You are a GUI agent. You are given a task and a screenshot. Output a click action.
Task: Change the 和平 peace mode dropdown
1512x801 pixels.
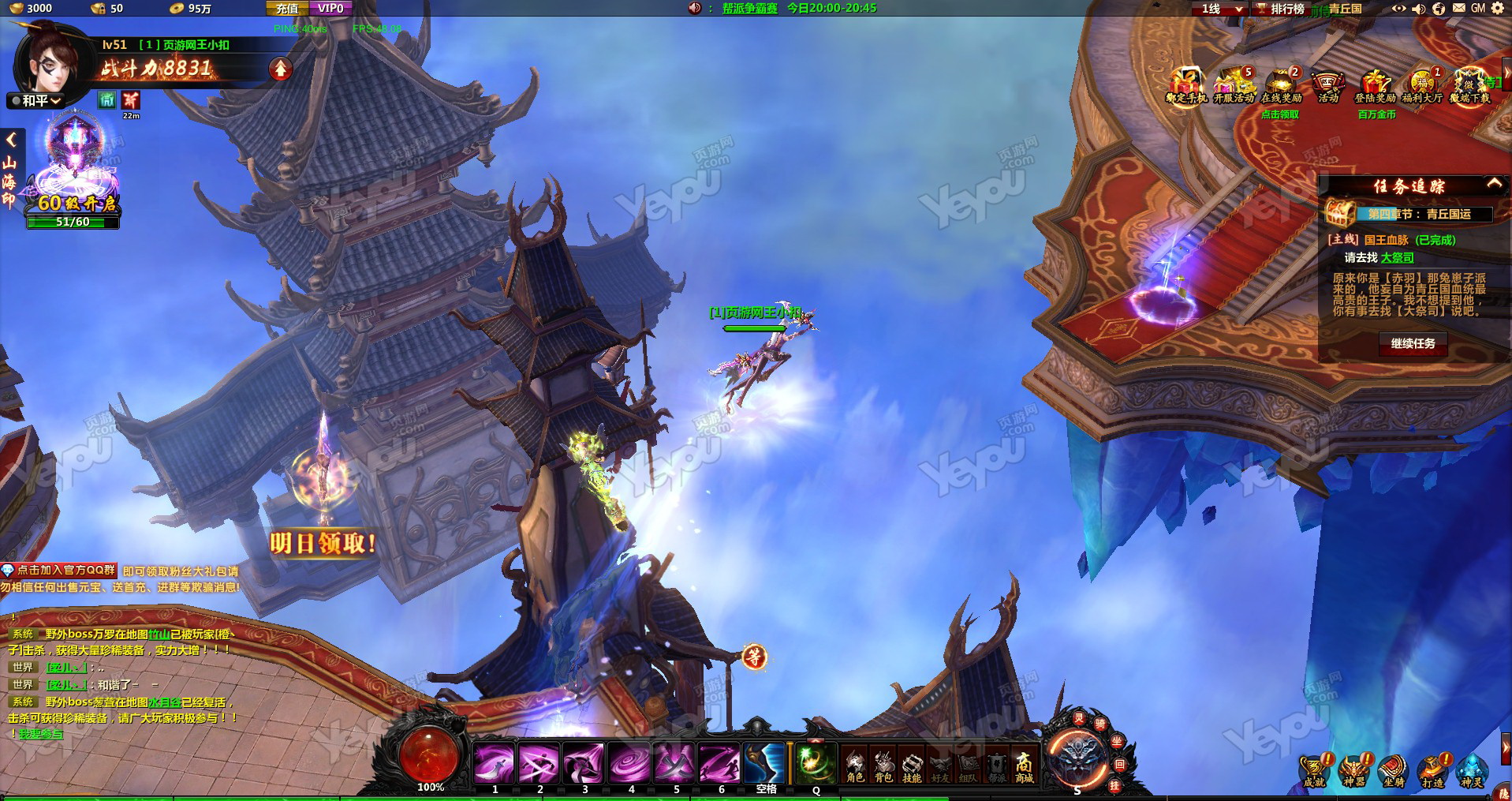(x=37, y=101)
